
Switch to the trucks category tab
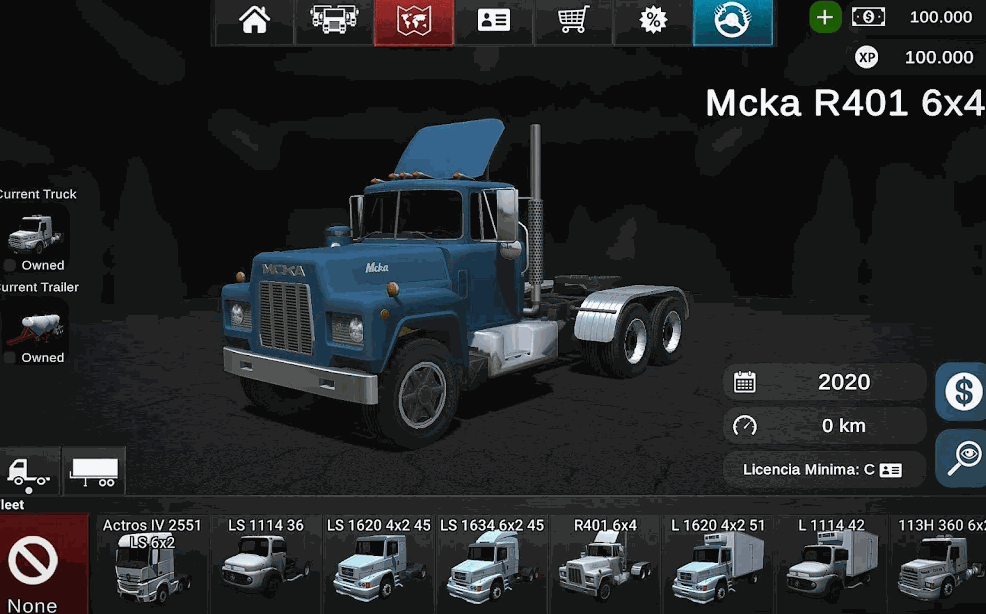[x=30, y=471]
